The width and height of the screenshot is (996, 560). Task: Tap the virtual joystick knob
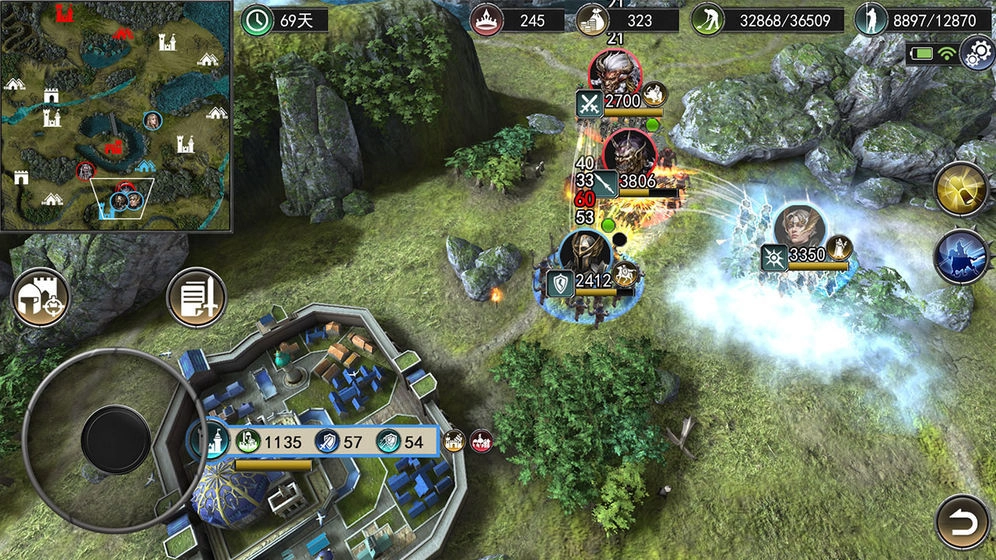[116, 439]
